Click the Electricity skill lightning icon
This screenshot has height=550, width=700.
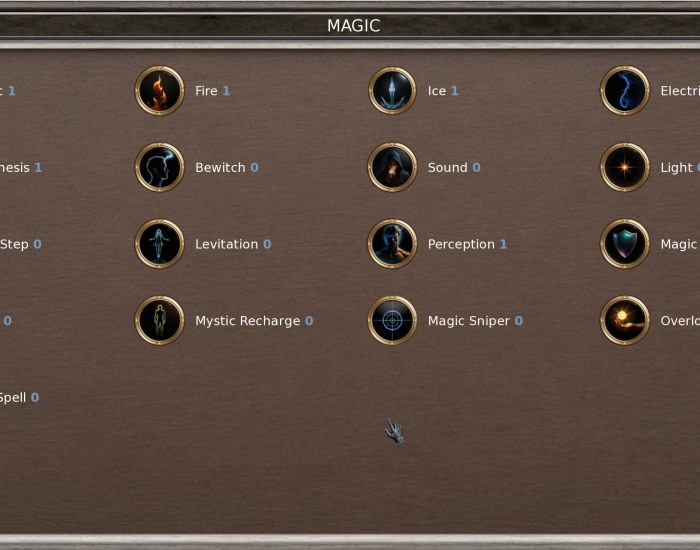tap(625, 91)
